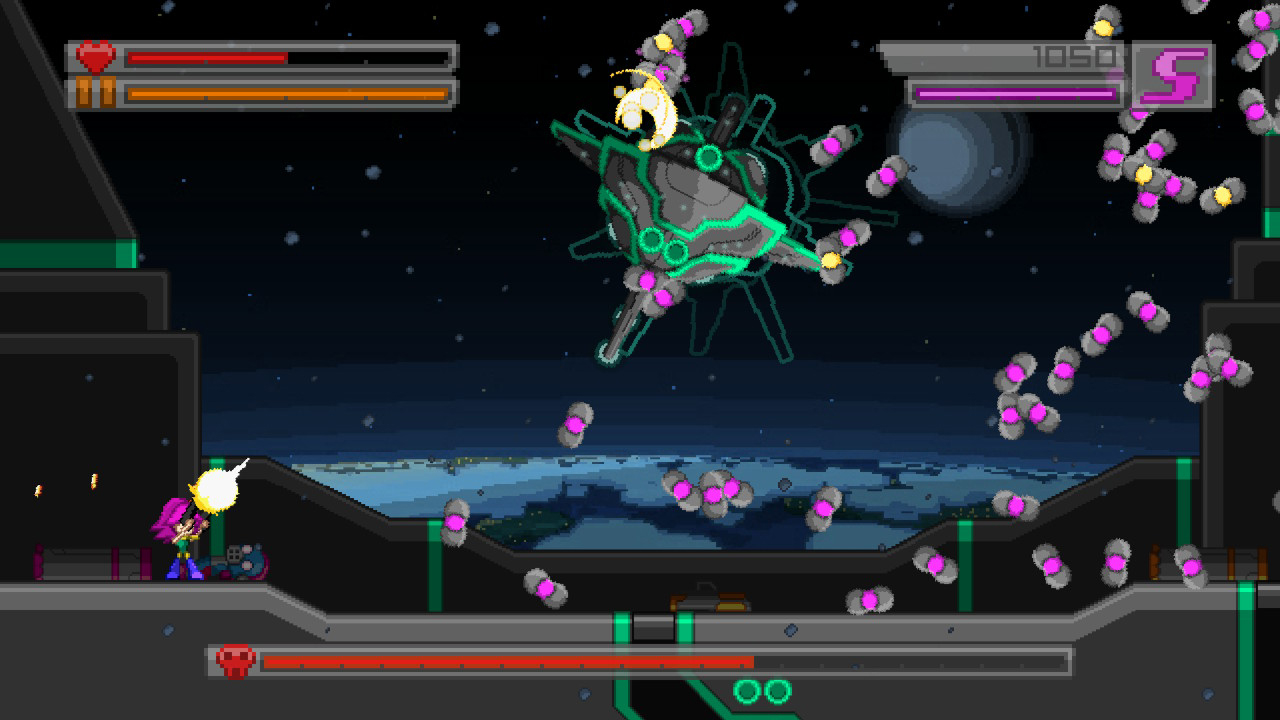Toggle the right green circular light

(x=778, y=692)
